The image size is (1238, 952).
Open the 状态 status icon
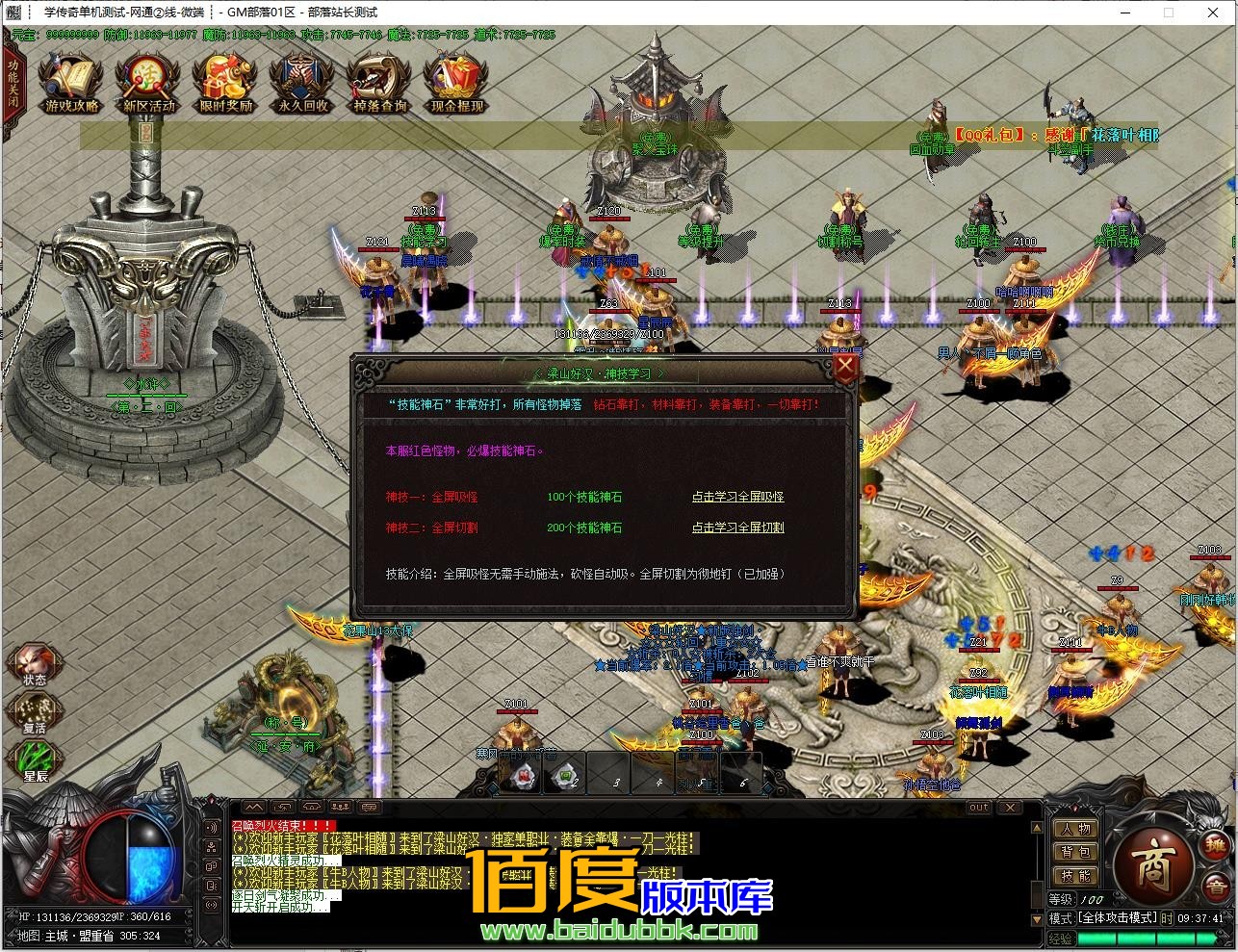tap(36, 664)
